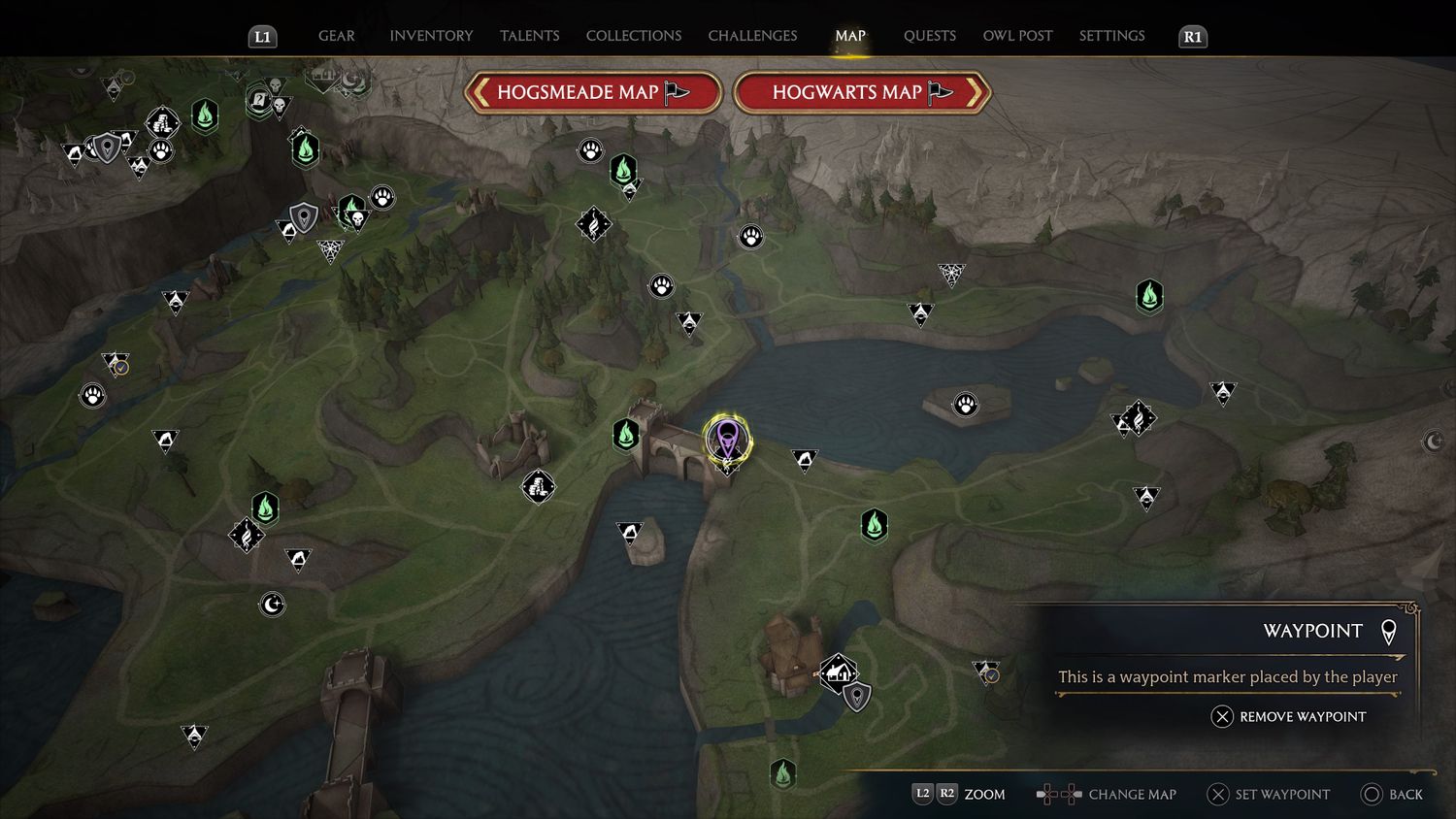Open the Gear tab

(336, 36)
